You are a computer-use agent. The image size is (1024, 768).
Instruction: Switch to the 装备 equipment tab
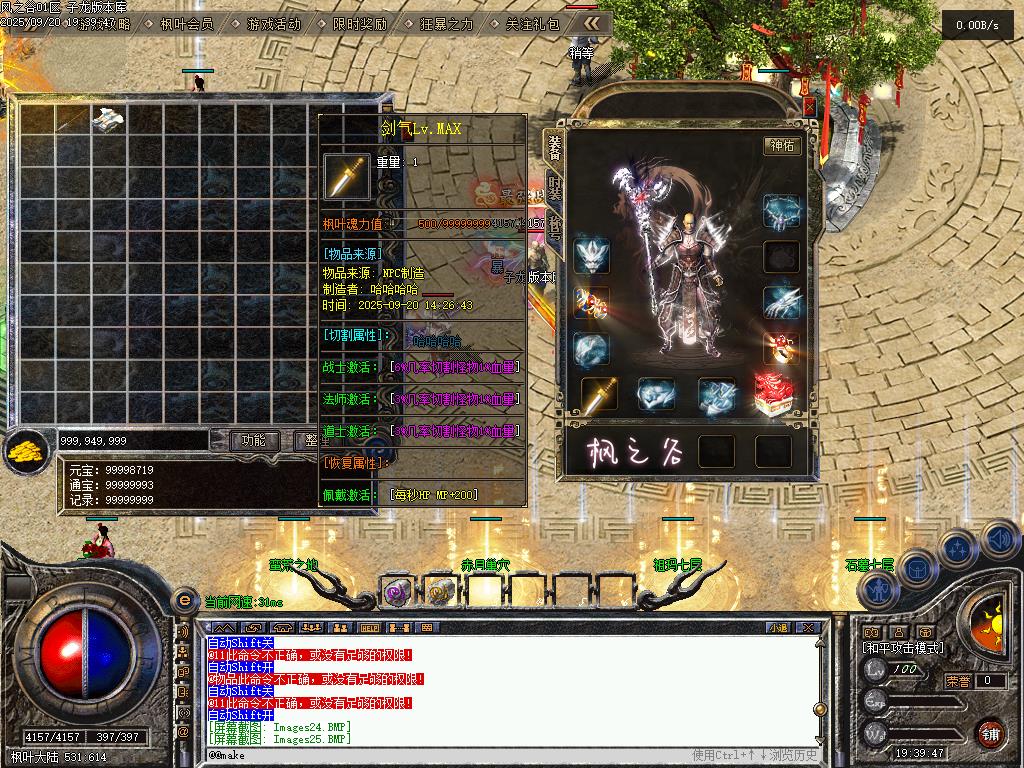(553, 148)
